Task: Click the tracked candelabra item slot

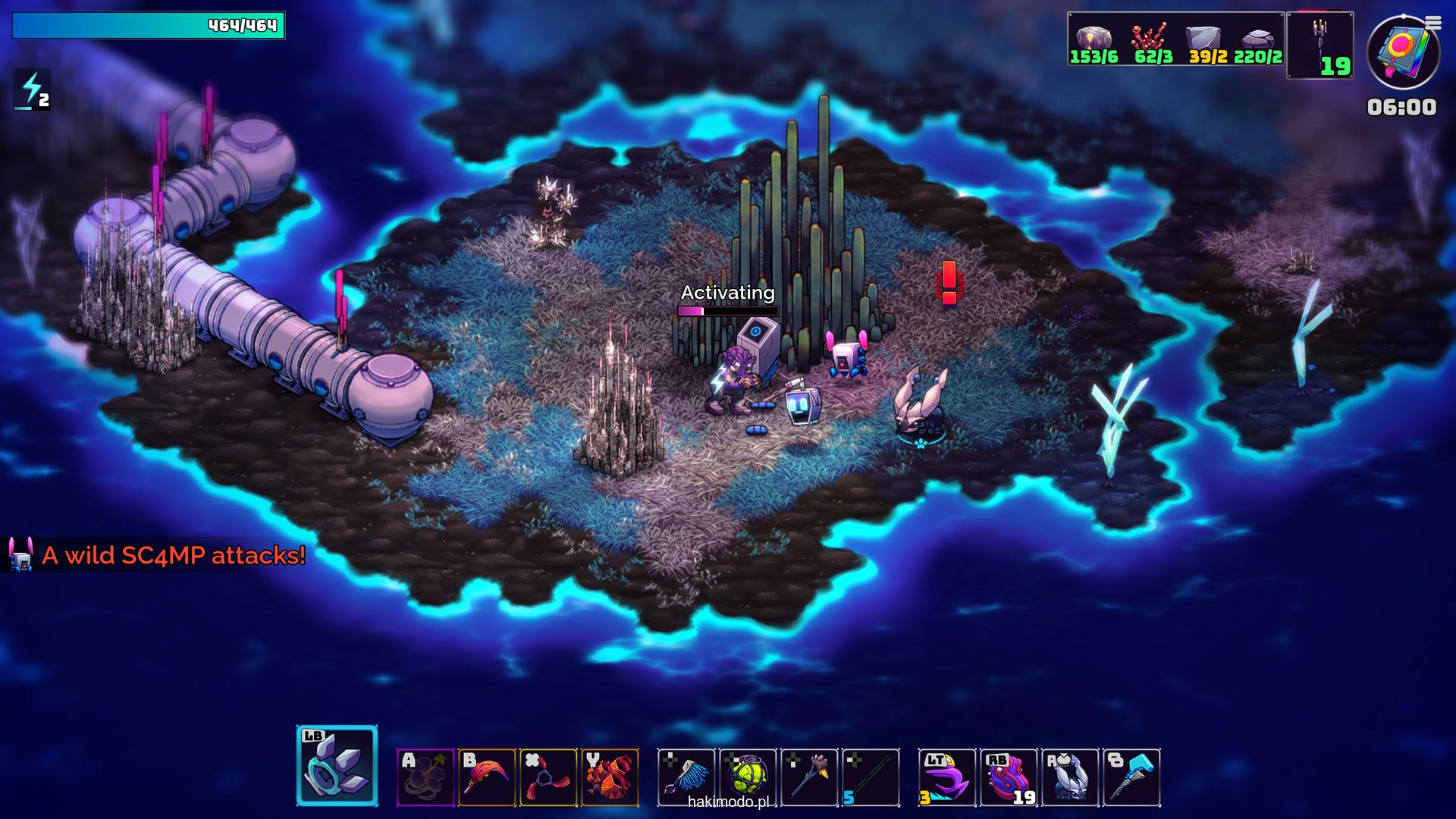Action: (x=1319, y=45)
